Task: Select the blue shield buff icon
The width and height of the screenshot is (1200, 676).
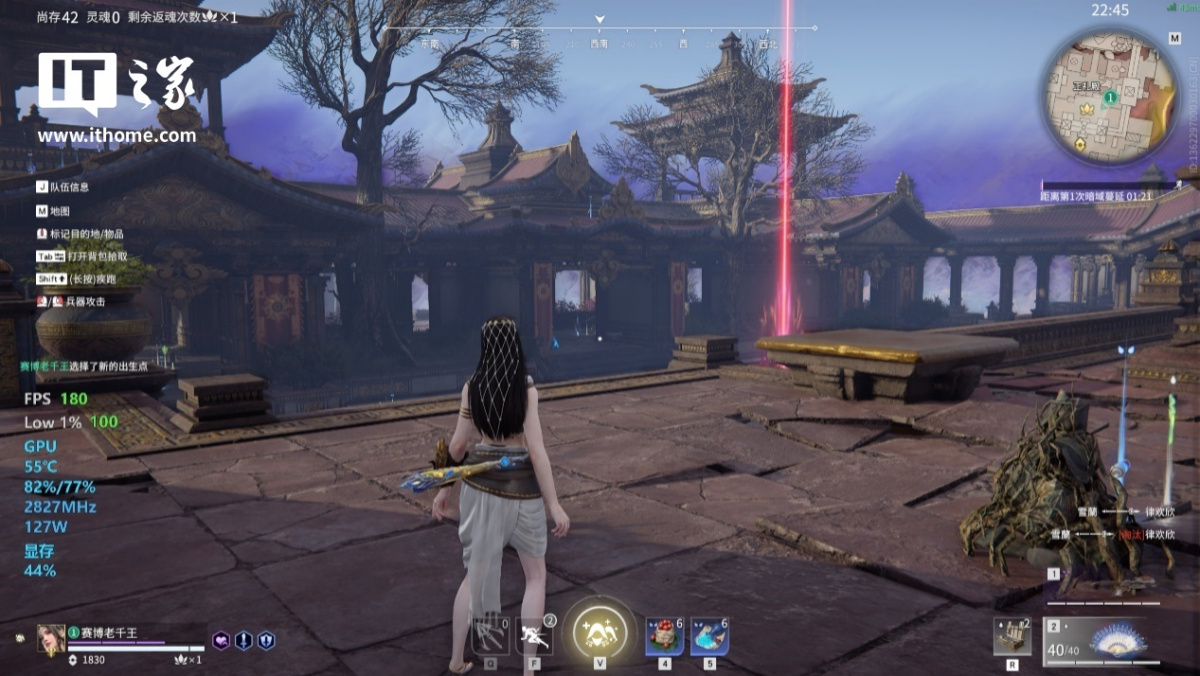Action: coord(266,640)
